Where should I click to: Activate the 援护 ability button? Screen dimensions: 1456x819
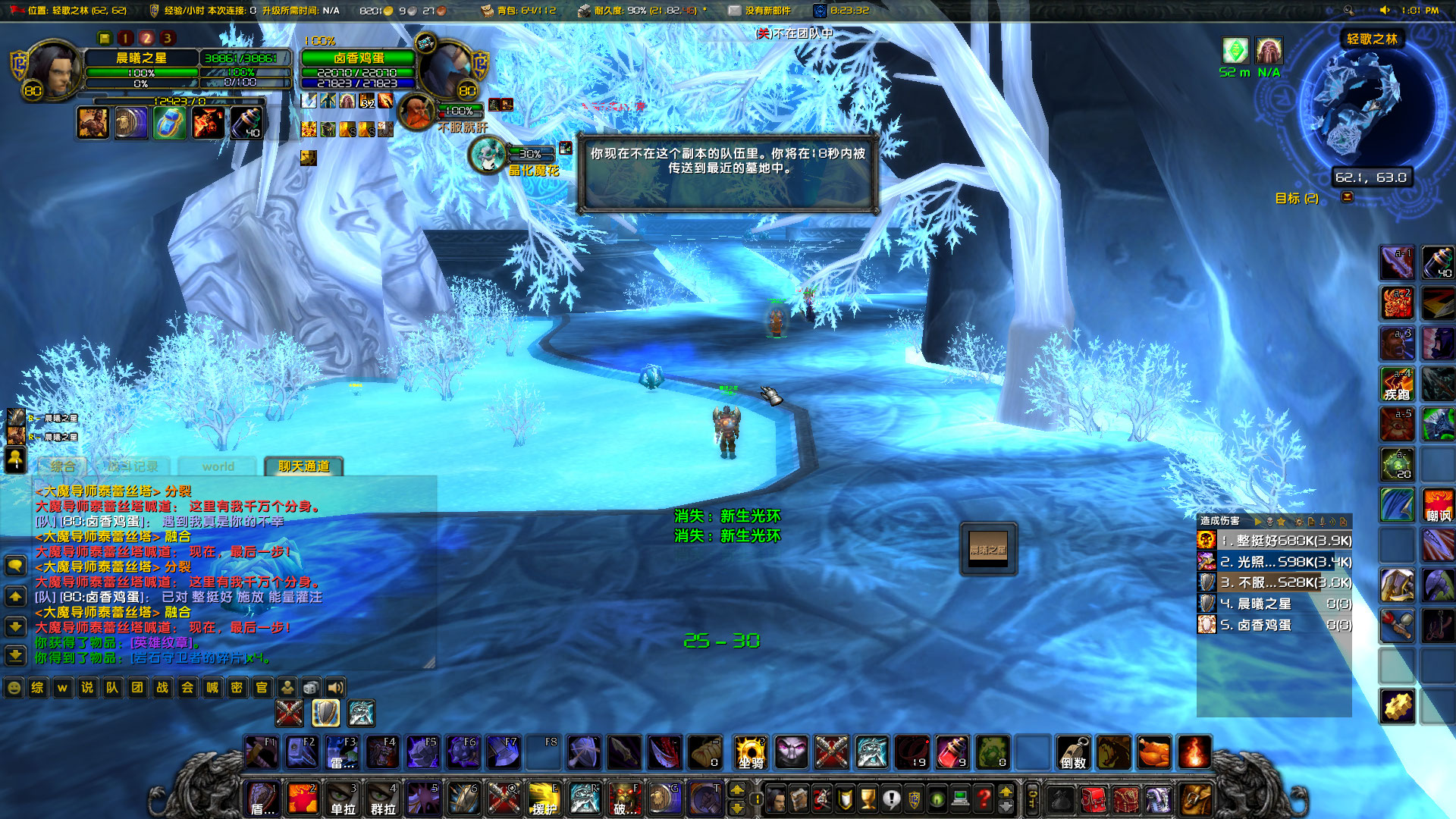(x=545, y=798)
